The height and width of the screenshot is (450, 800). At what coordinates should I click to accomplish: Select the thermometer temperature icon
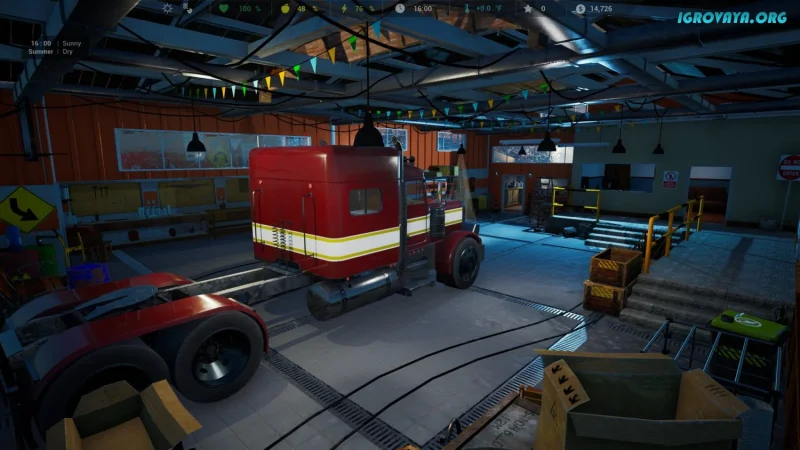[467, 8]
